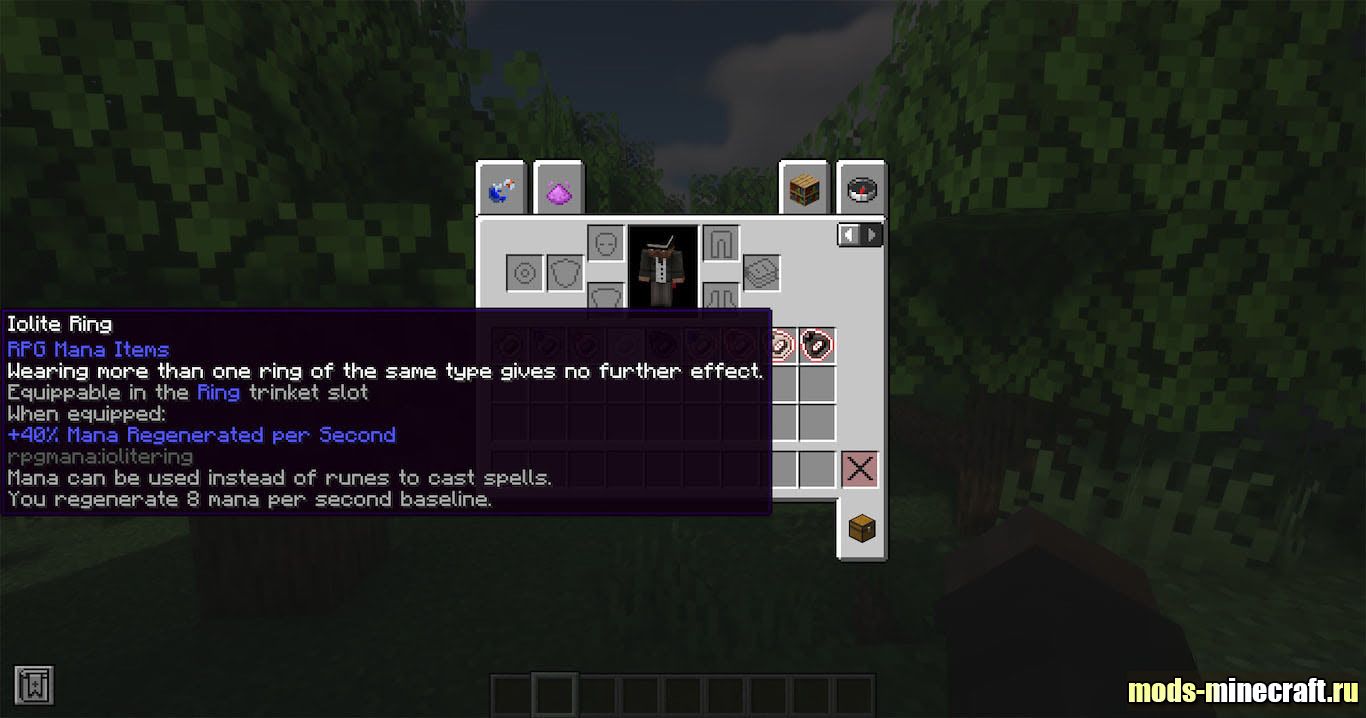Click the helmet armor slot
This screenshot has width=1366, height=718.
605,243
